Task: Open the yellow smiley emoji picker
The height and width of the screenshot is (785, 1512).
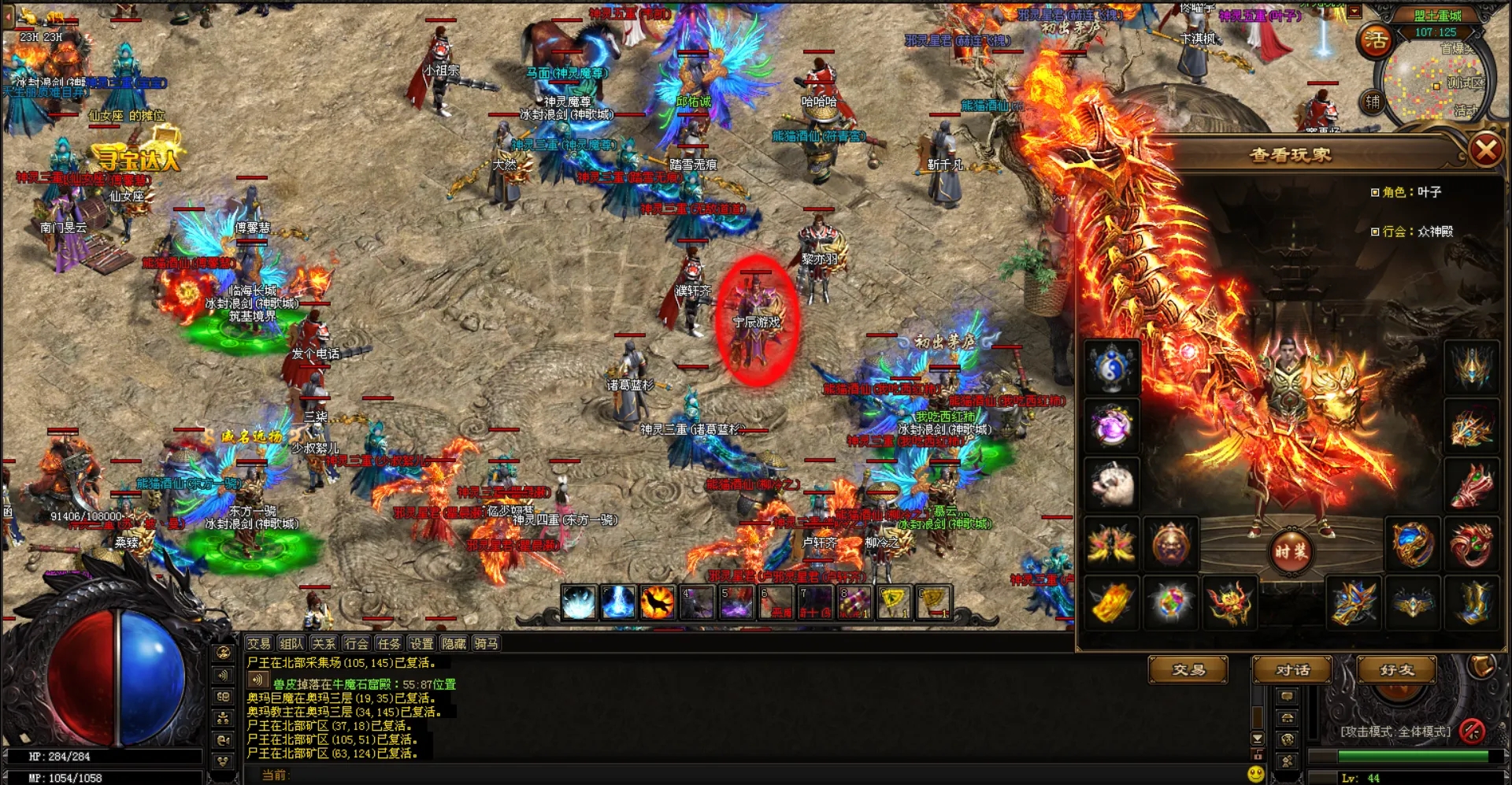Action: point(1256,775)
